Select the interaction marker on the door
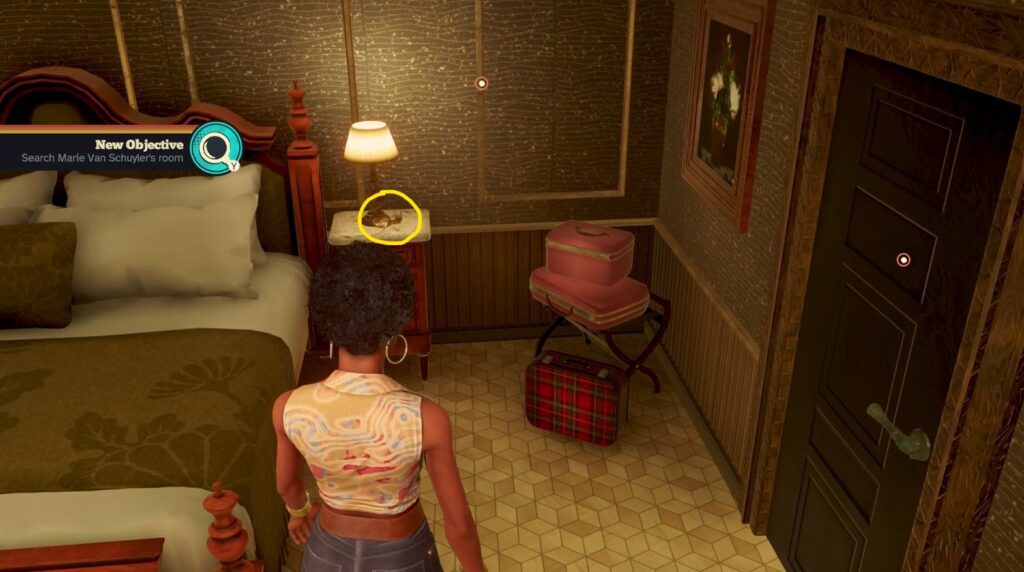1024x572 pixels. pos(904,260)
